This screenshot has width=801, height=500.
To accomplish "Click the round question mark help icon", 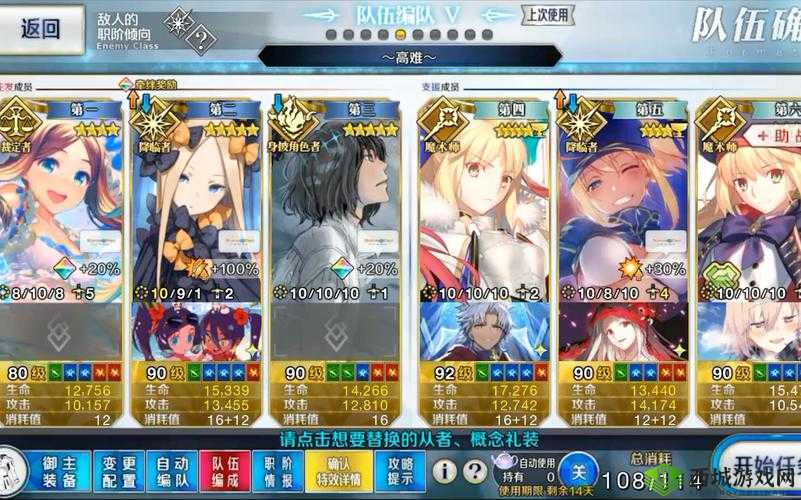I will tap(473, 470).
